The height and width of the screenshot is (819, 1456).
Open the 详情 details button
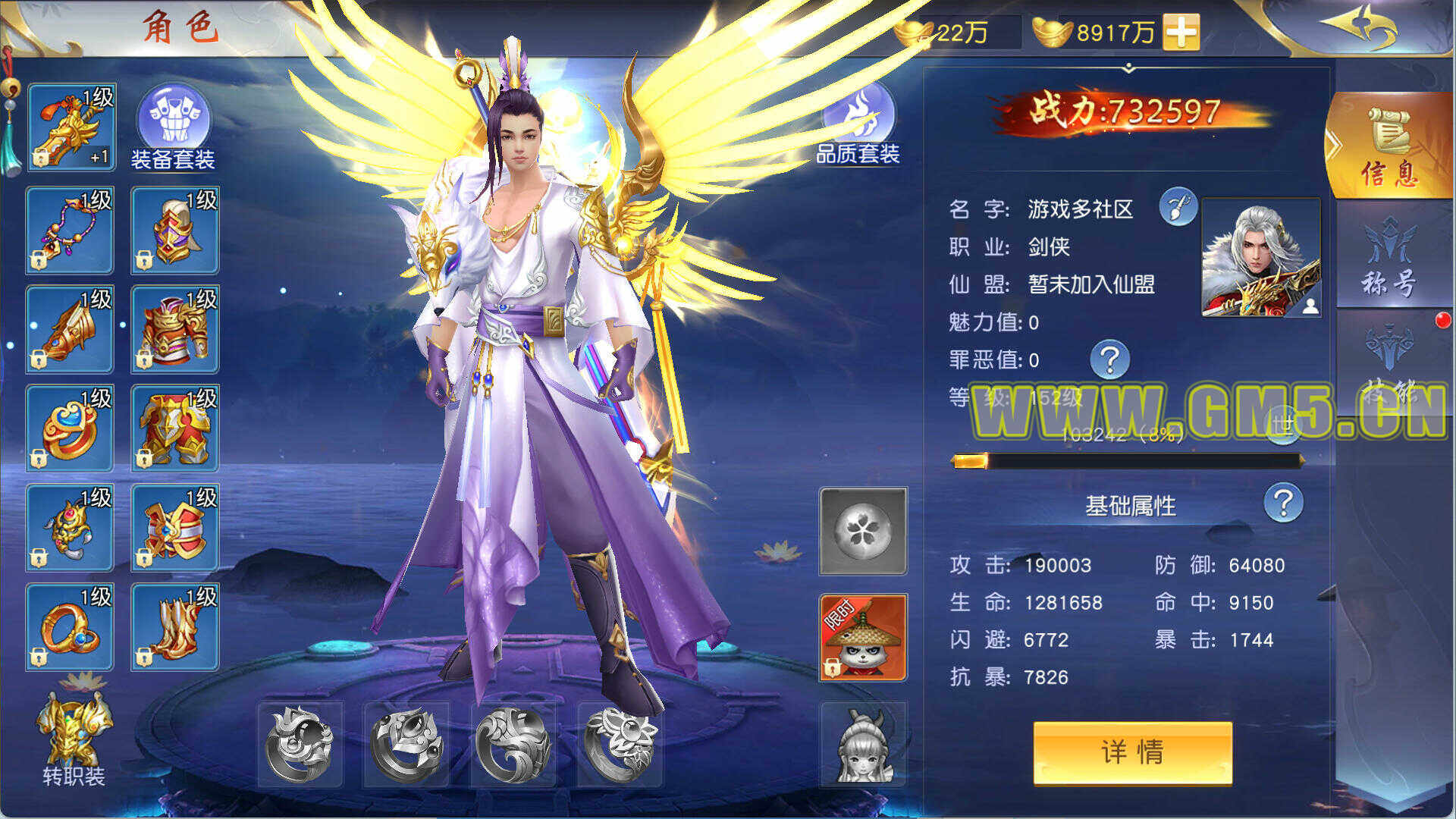click(x=1132, y=752)
